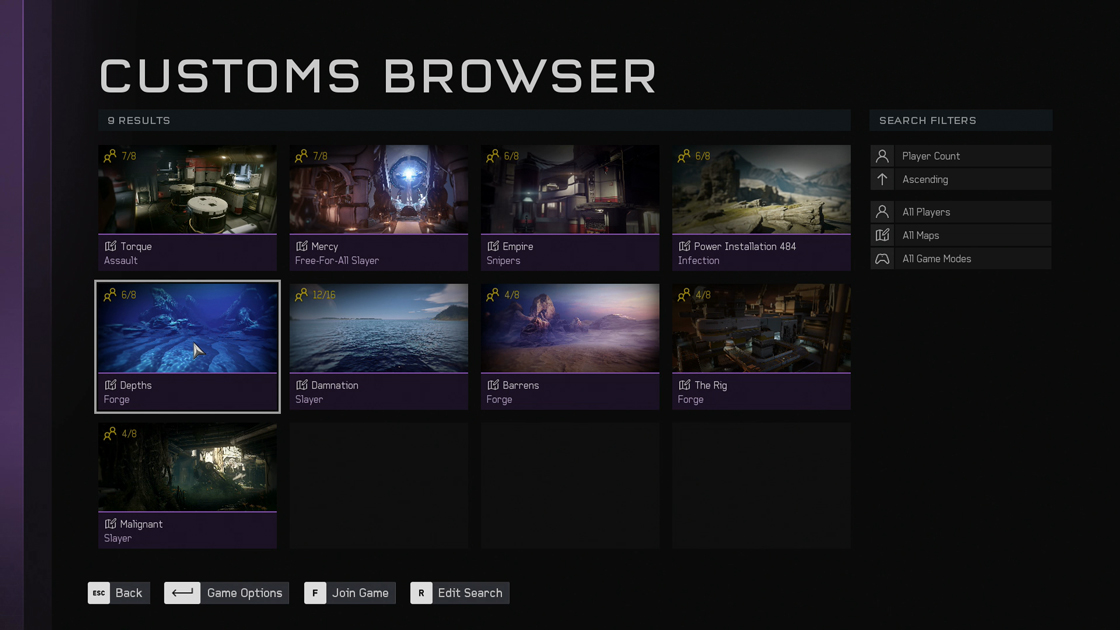Screen dimensions: 1120x630
Task: Open the All Players filter
Action: [x=960, y=212]
